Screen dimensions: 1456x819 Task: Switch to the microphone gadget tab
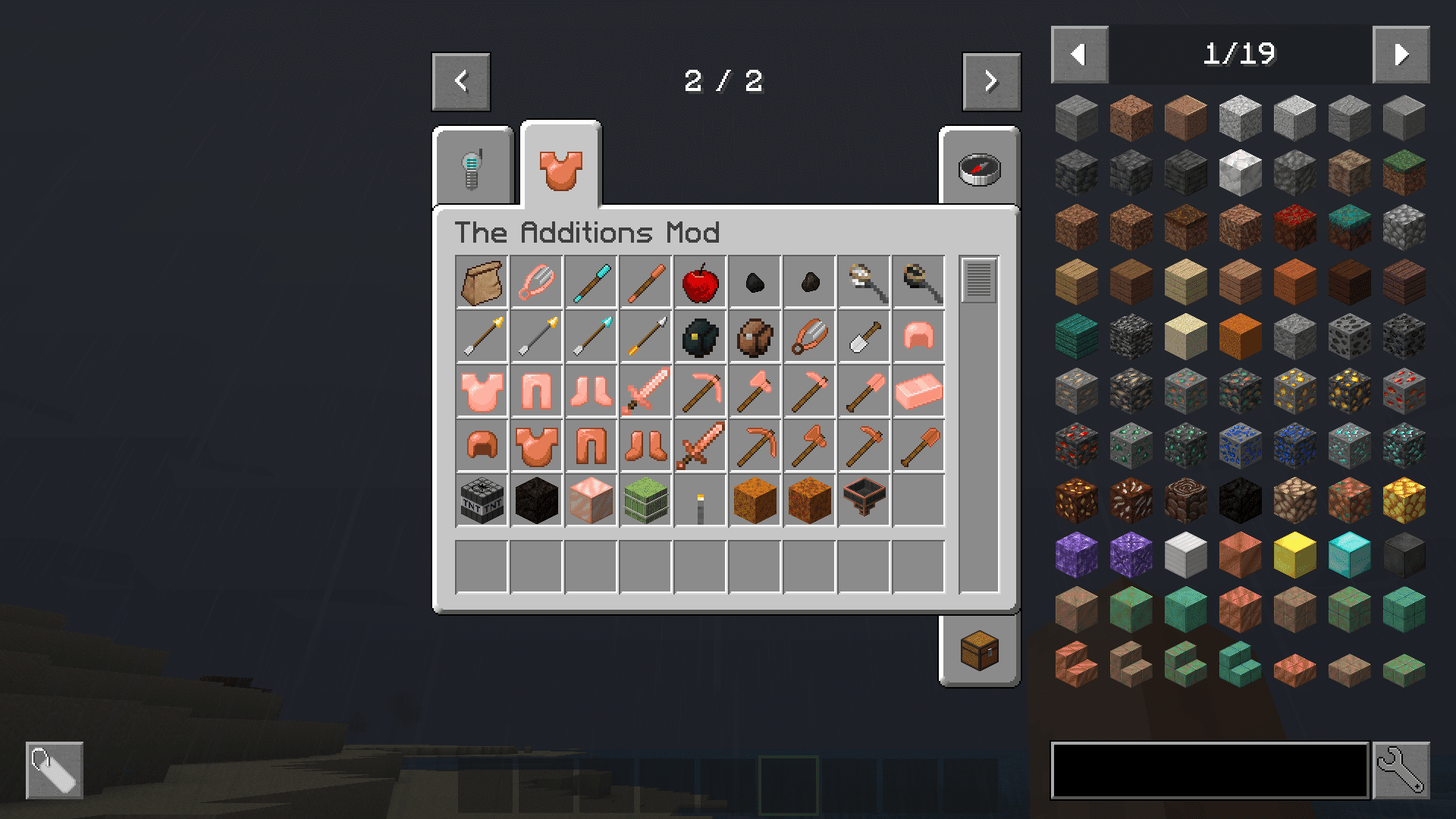point(473,168)
